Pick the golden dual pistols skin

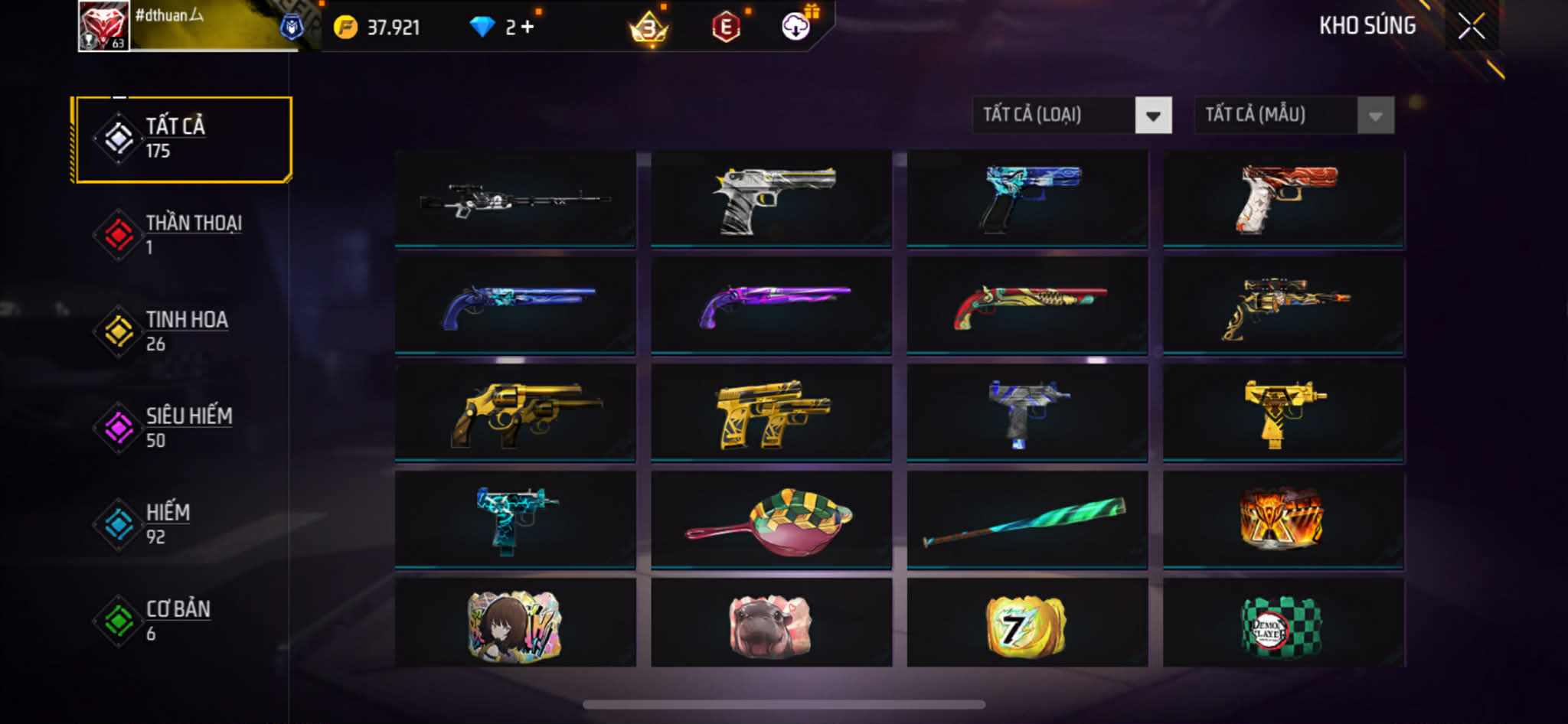[x=771, y=413]
